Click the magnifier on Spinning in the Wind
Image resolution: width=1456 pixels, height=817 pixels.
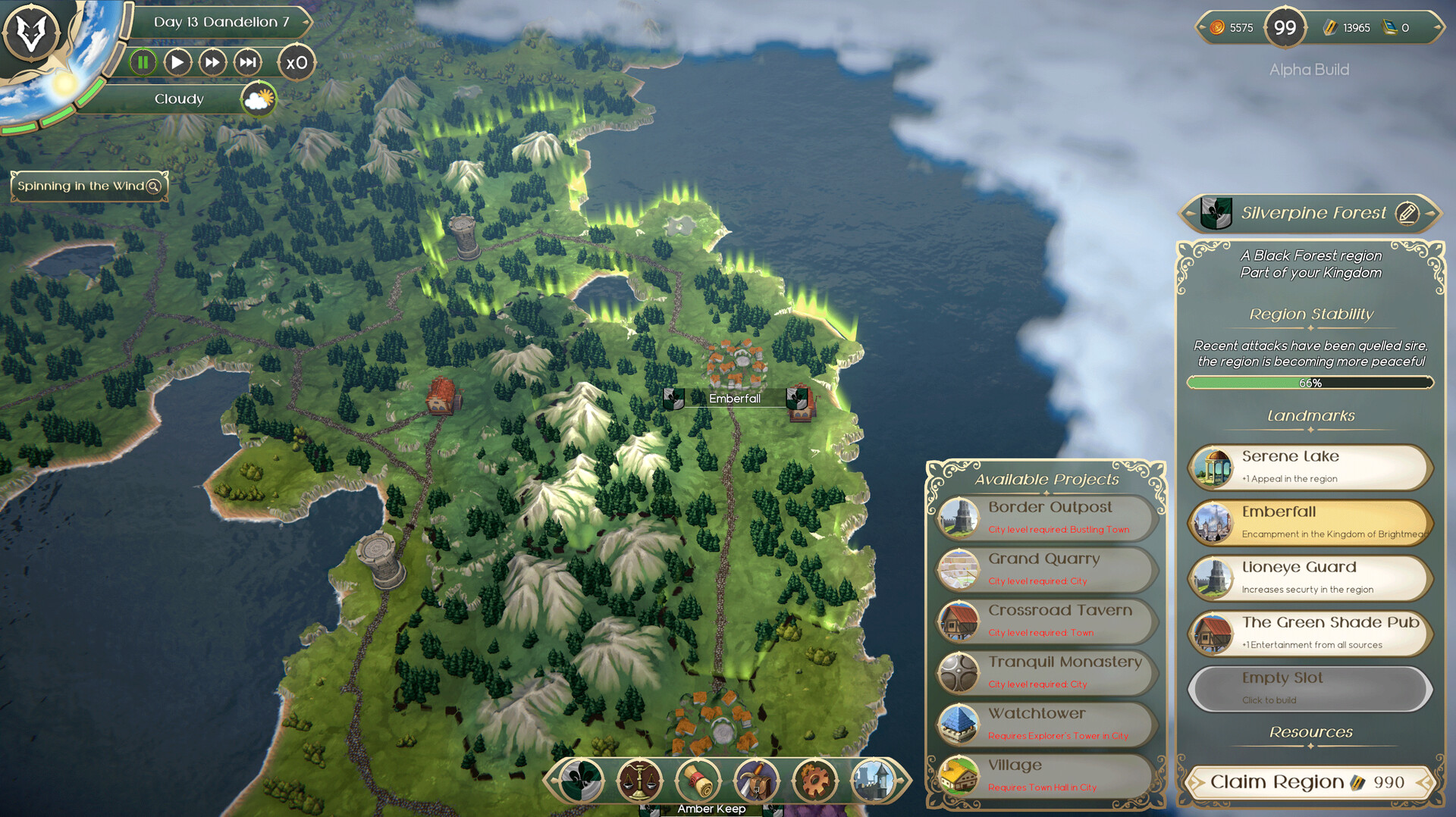pyautogui.click(x=153, y=186)
